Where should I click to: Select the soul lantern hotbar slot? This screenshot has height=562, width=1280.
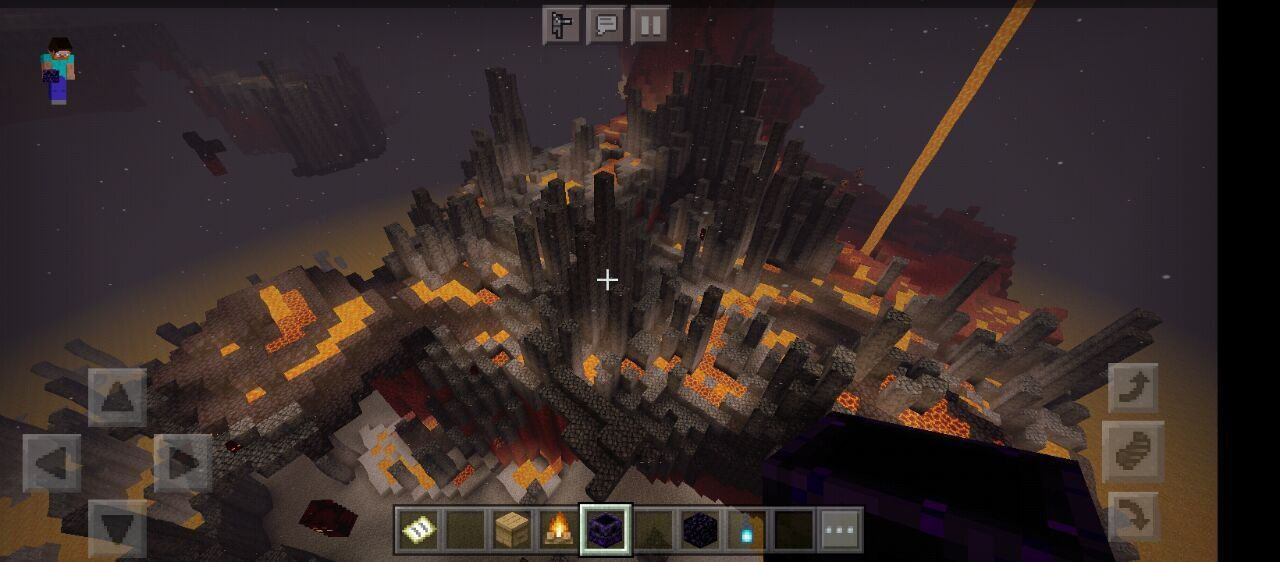tap(746, 530)
